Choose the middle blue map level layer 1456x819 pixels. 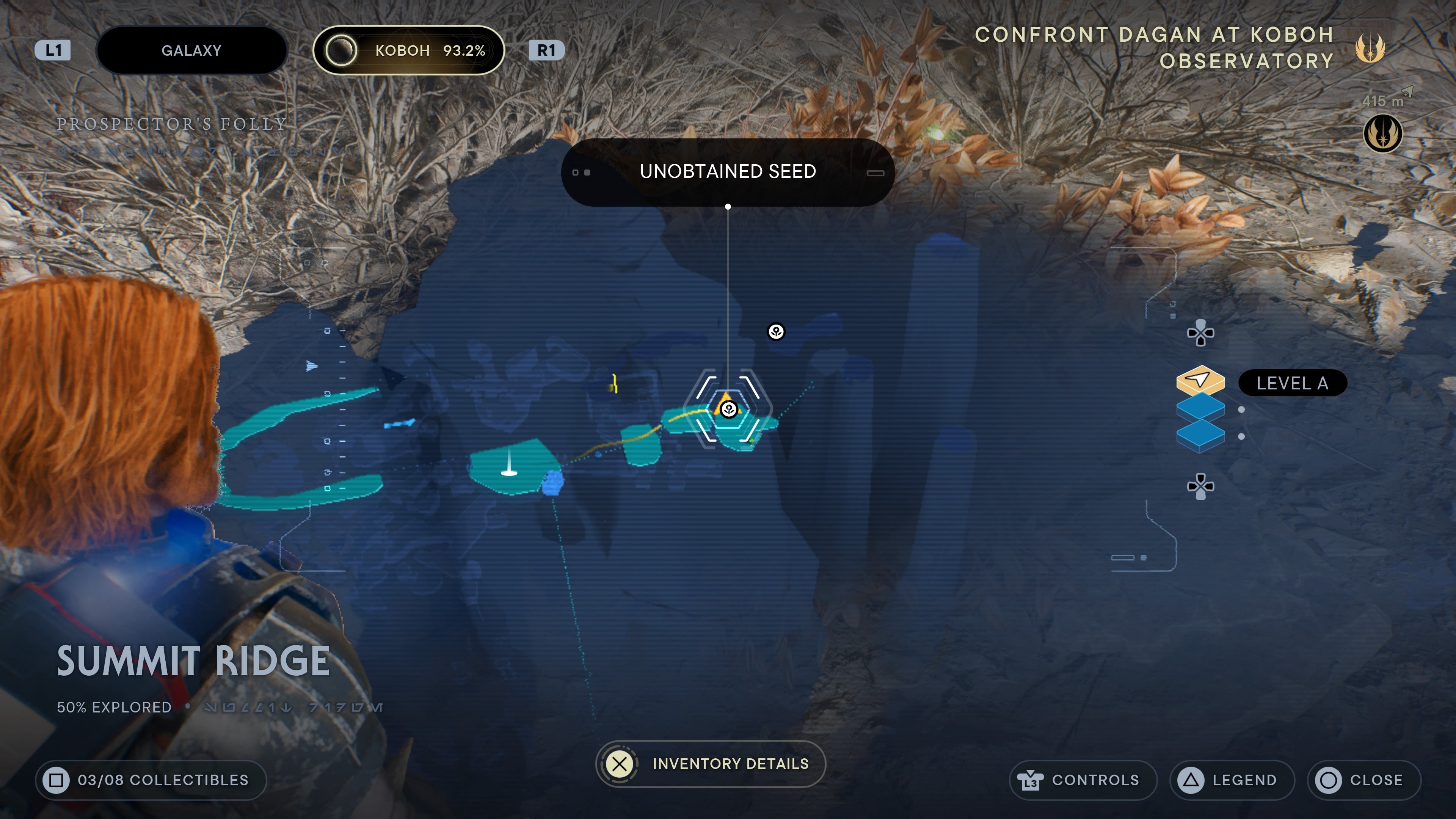[1200, 408]
